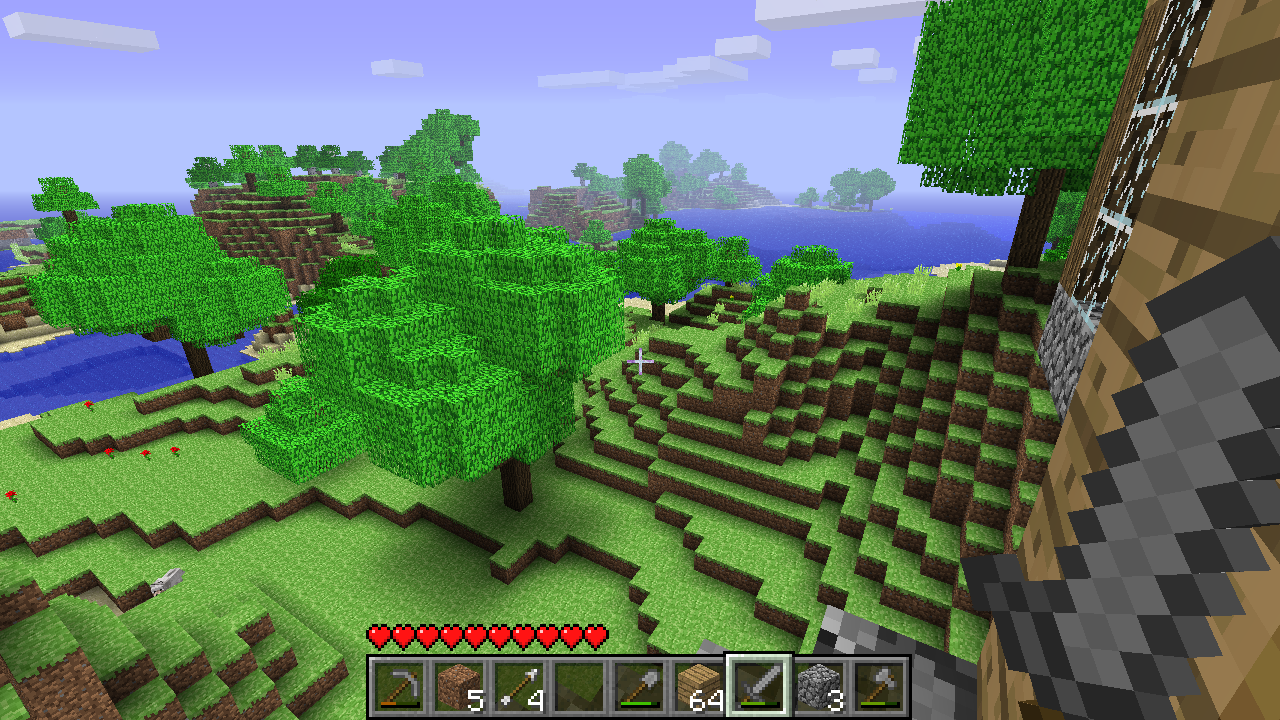The image size is (1280, 720).
Task: Switch to the stone axe slot
Action: pyautogui.click(x=879, y=687)
